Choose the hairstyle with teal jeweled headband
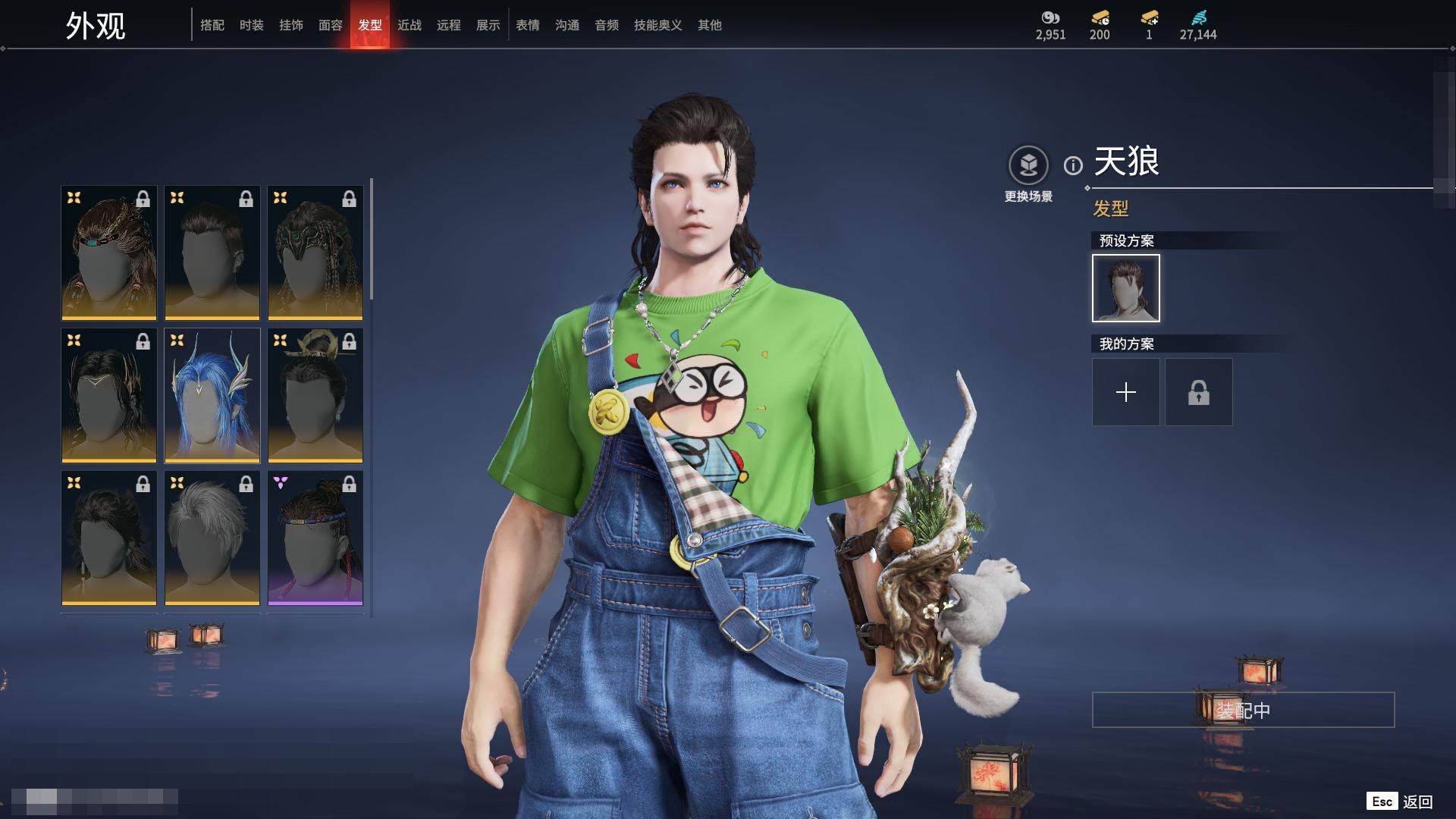 point(109,253)
